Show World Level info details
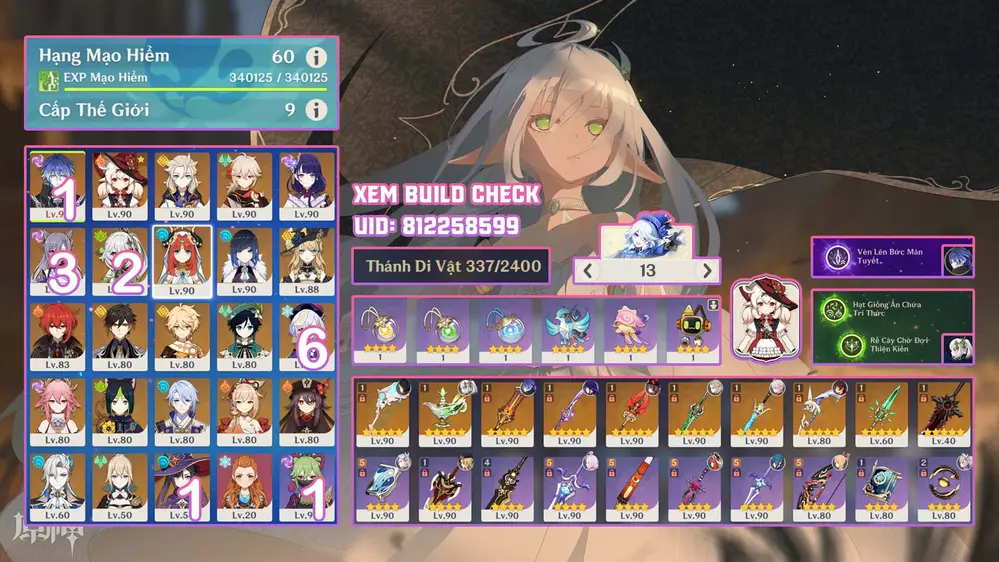This screenshot has height=562, width=999. [x=316, y=110]
